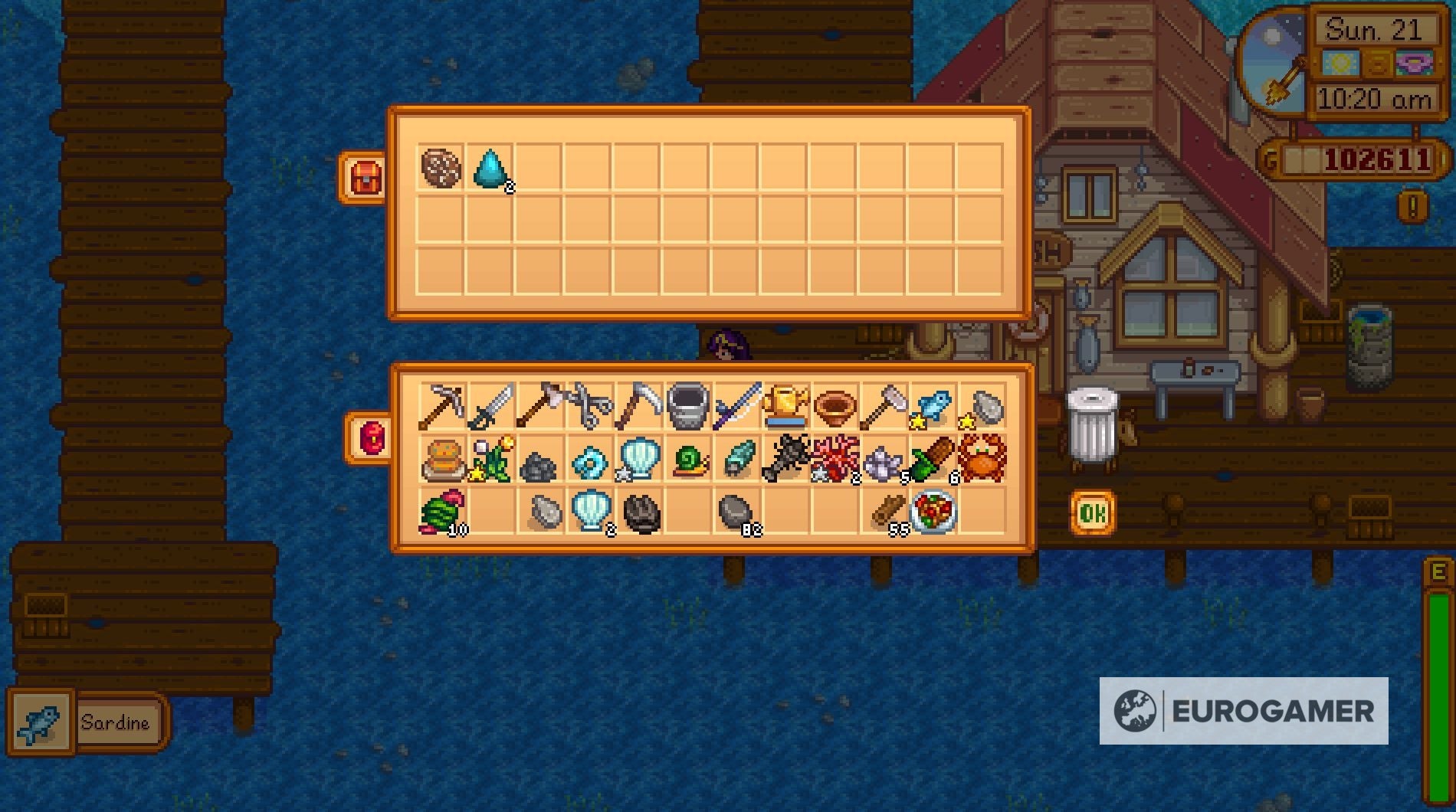This screenshot has height=812, width=1456.
Task: Select the shears tool
Action: [x=590, y=404]
